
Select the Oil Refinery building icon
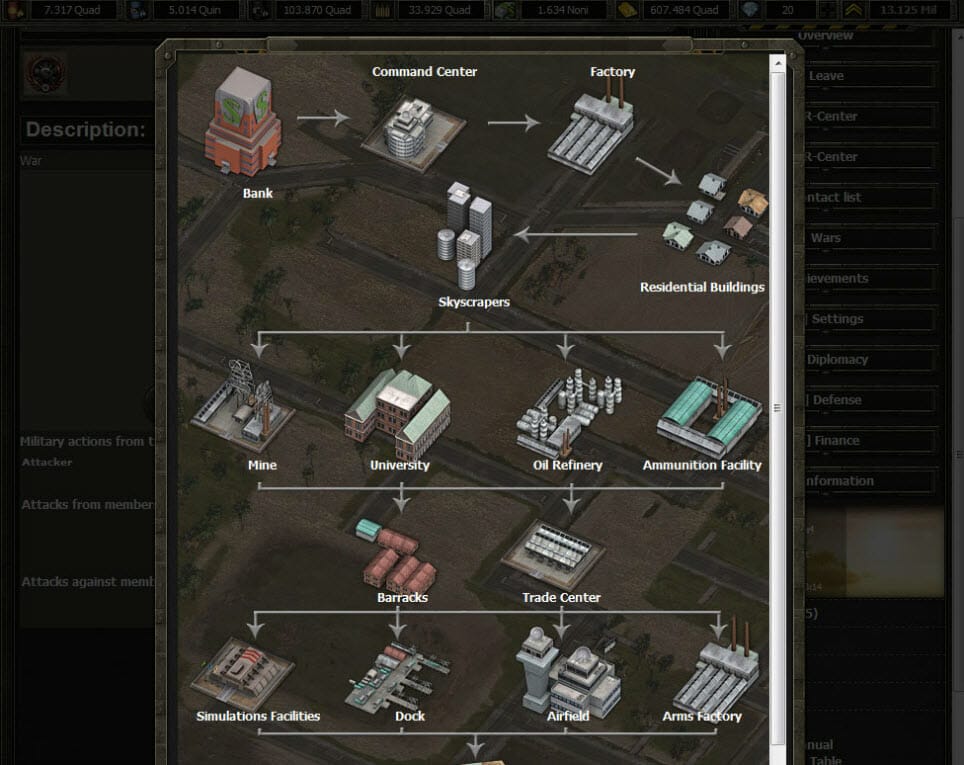568,412
